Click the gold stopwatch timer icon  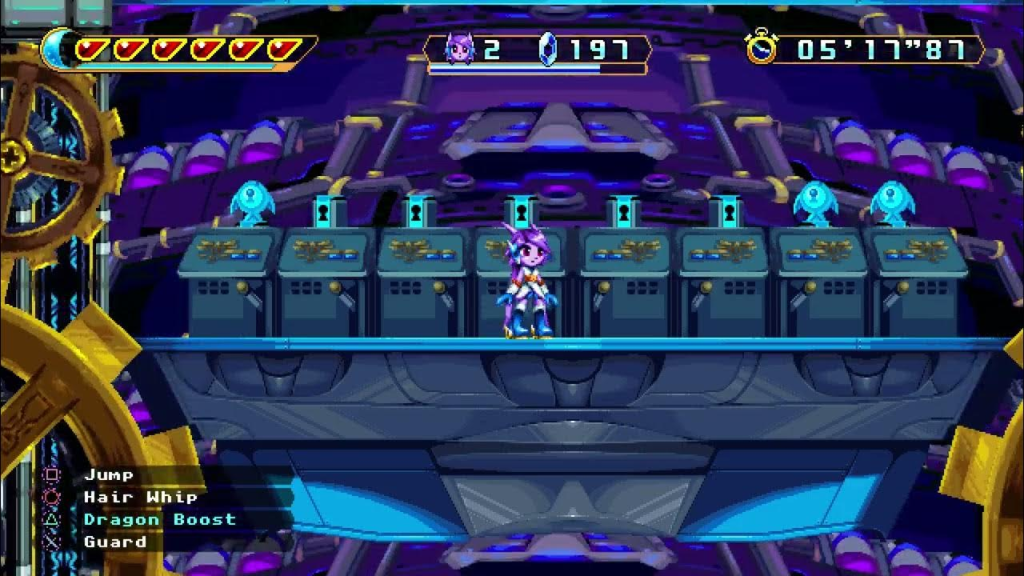[x=762, y=46]
